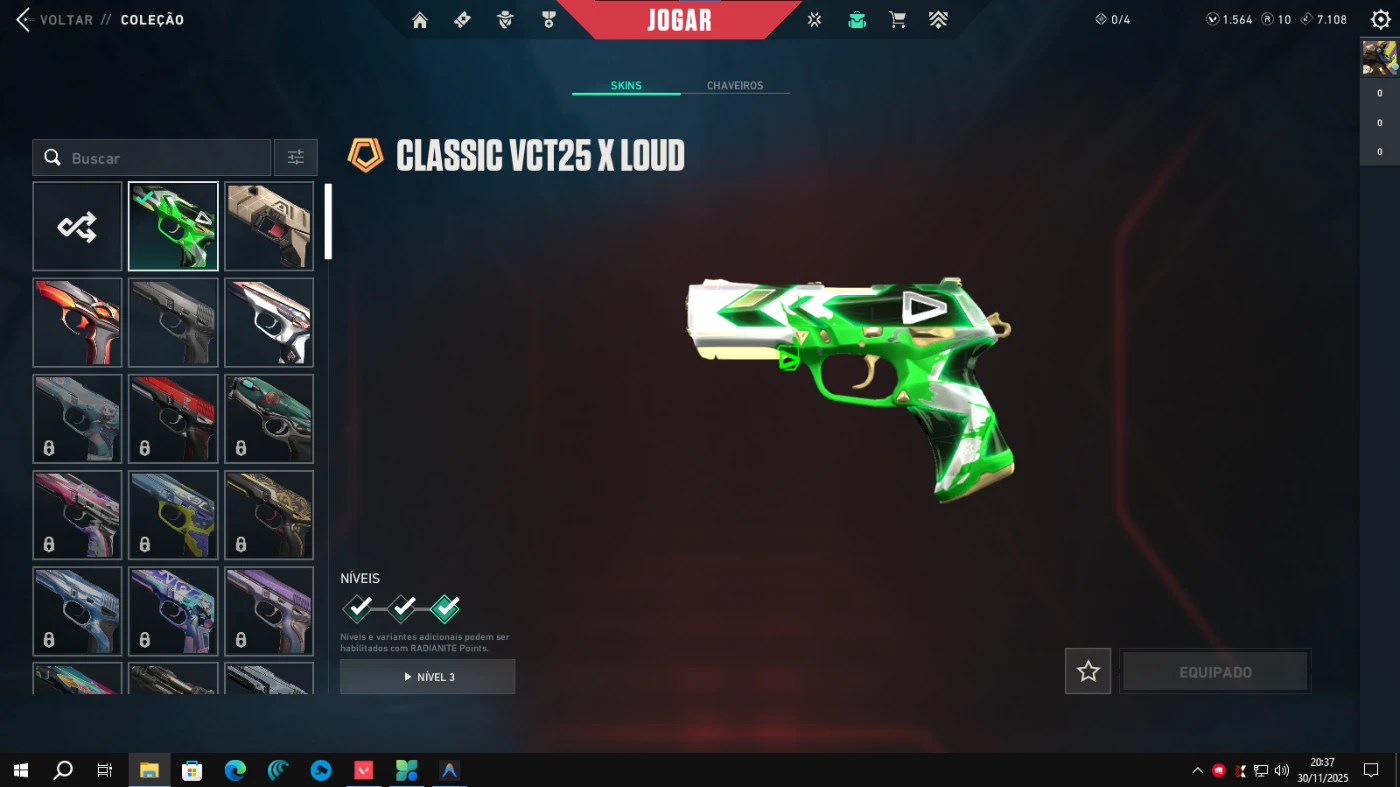Switch to the Chaveiros tab
The width and height of the screenshot is (1400, 787).
click(x=735, y=86)
